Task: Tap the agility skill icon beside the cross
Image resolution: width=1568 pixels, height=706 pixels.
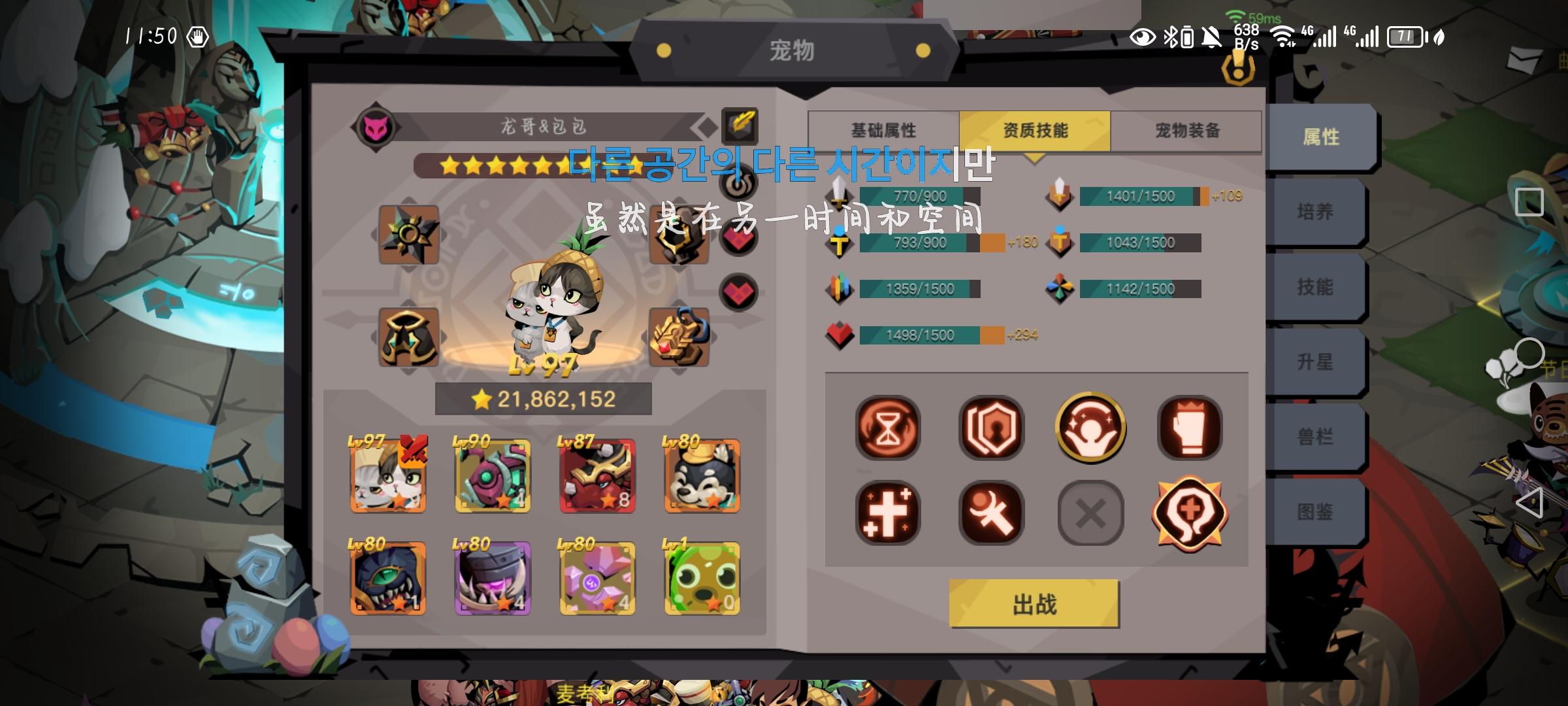Action: [x=990, y=512]
